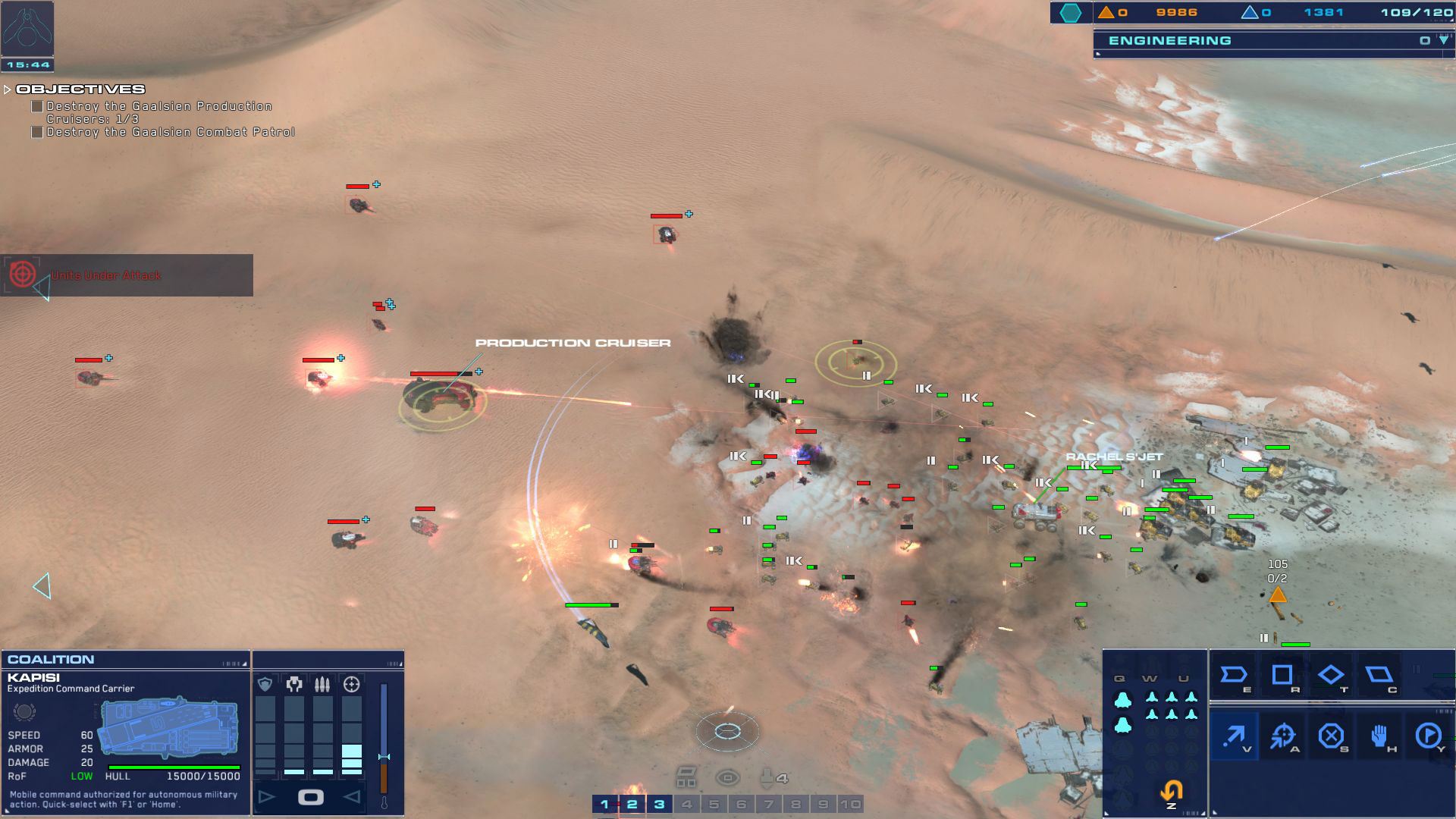Screen dimensions: 1456x819
Task: Select control group 2
Action: (632, 804)
